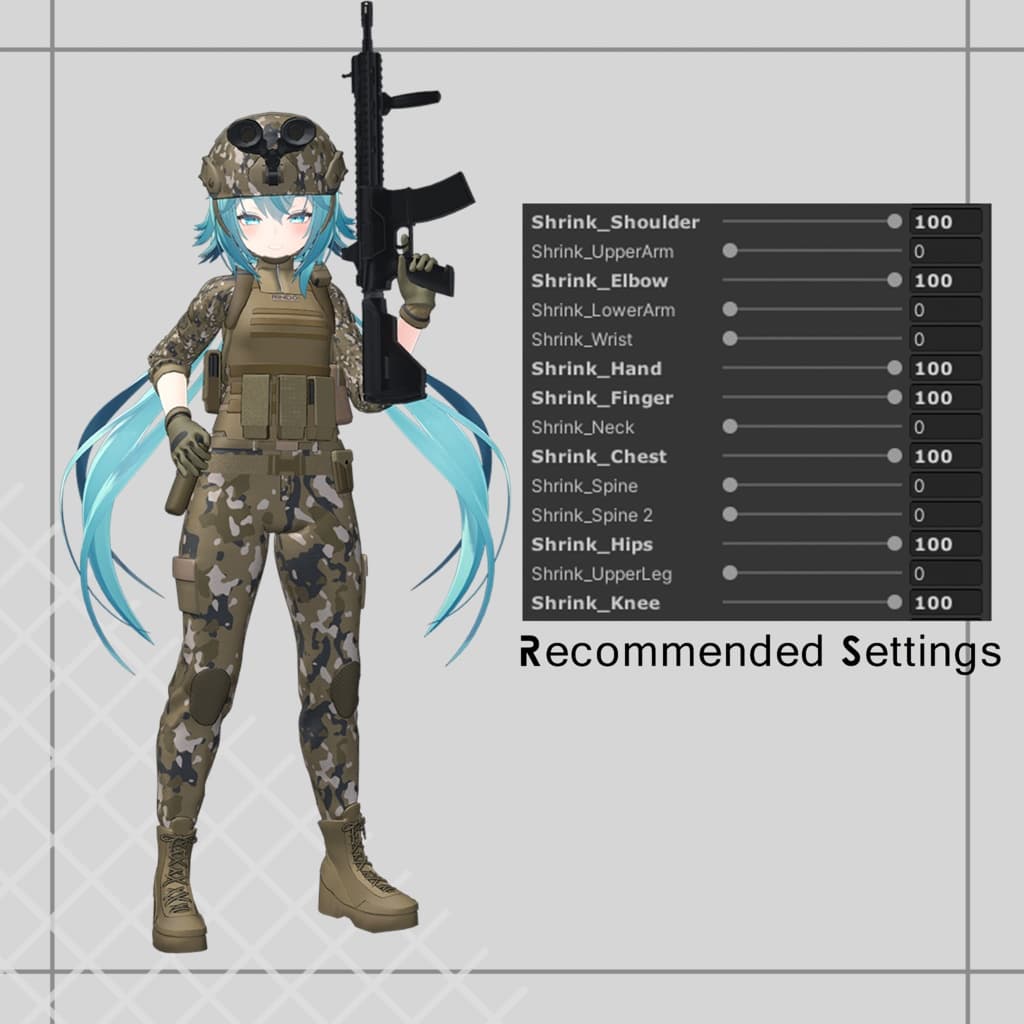Viewport: 1024px width, 1024px height.
Task: Adjust the Shrink_UpperArm slider knob
Action: (x=730, y=251)
